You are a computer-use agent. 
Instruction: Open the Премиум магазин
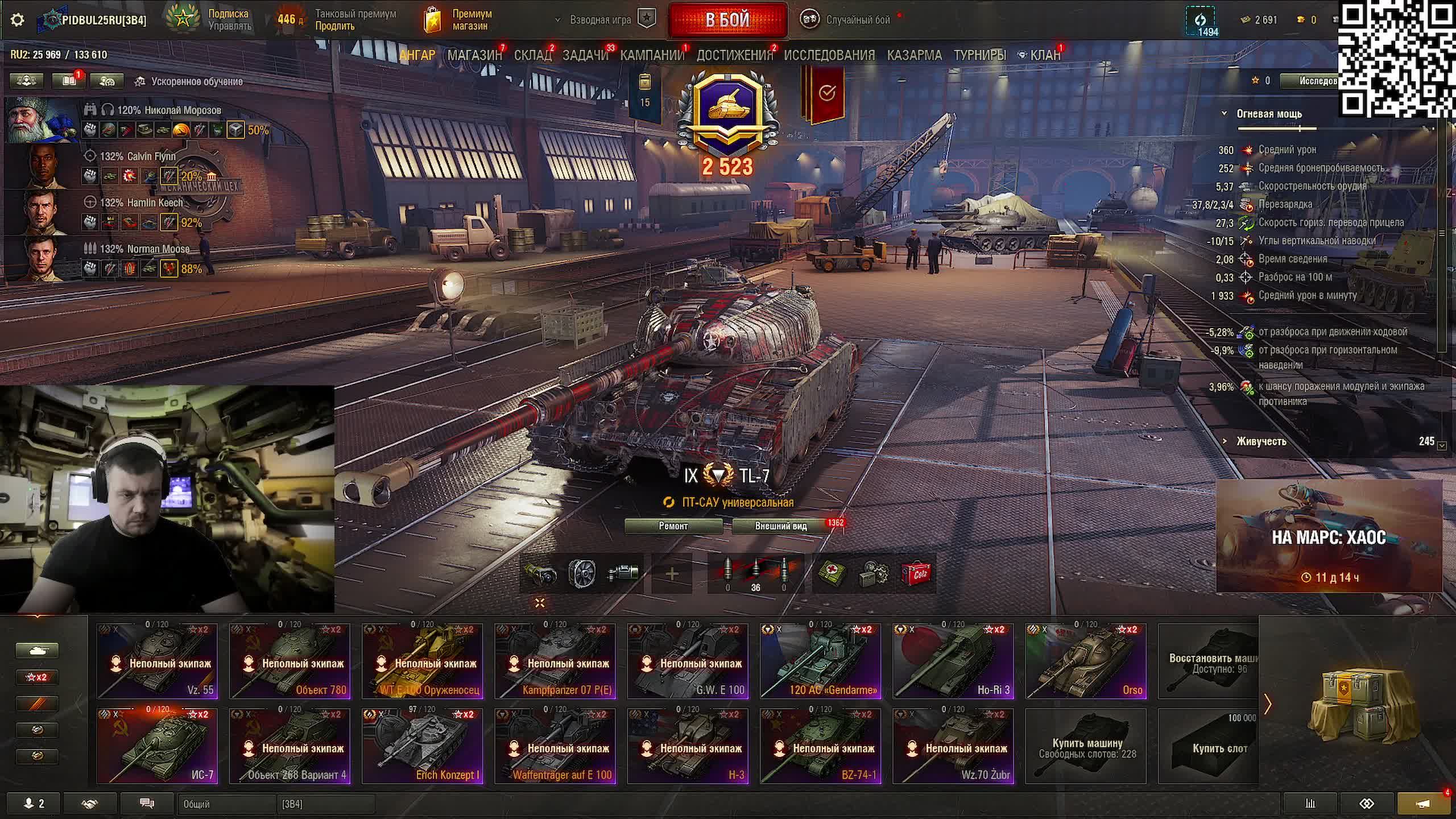click(458, 20)
